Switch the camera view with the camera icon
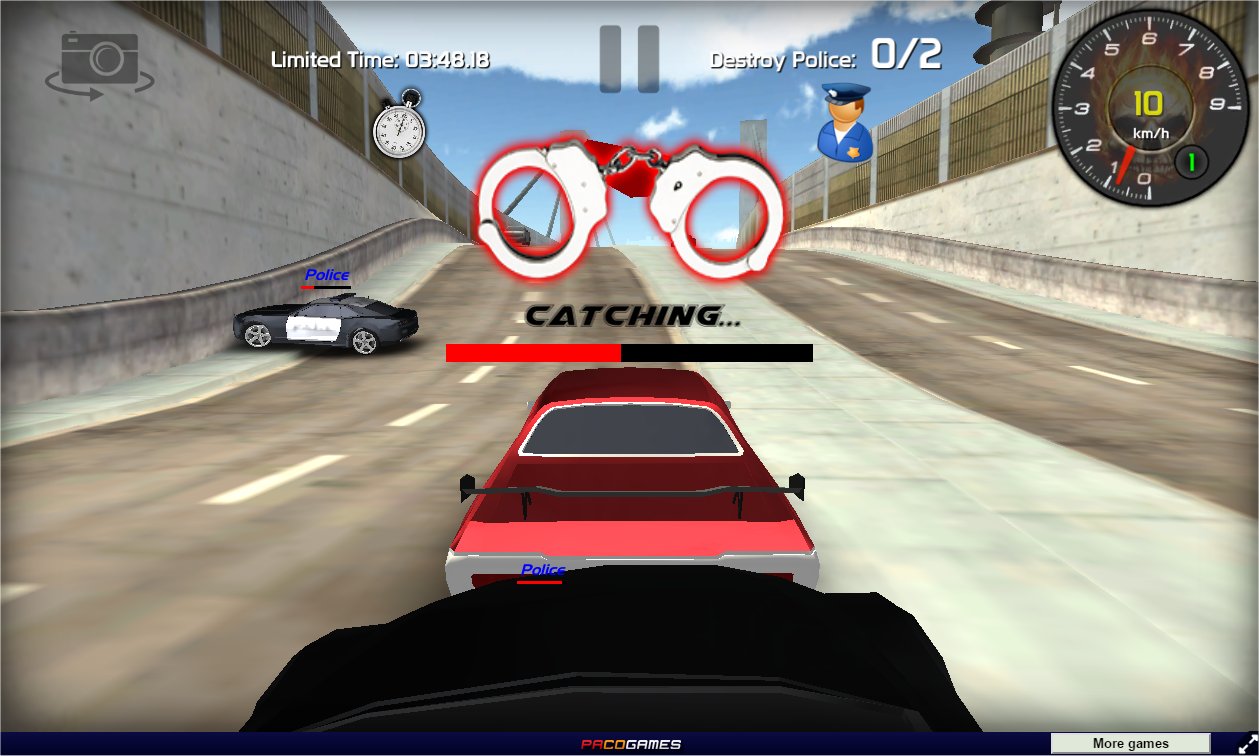The image size is (1259, 756). tap(99, 64)
